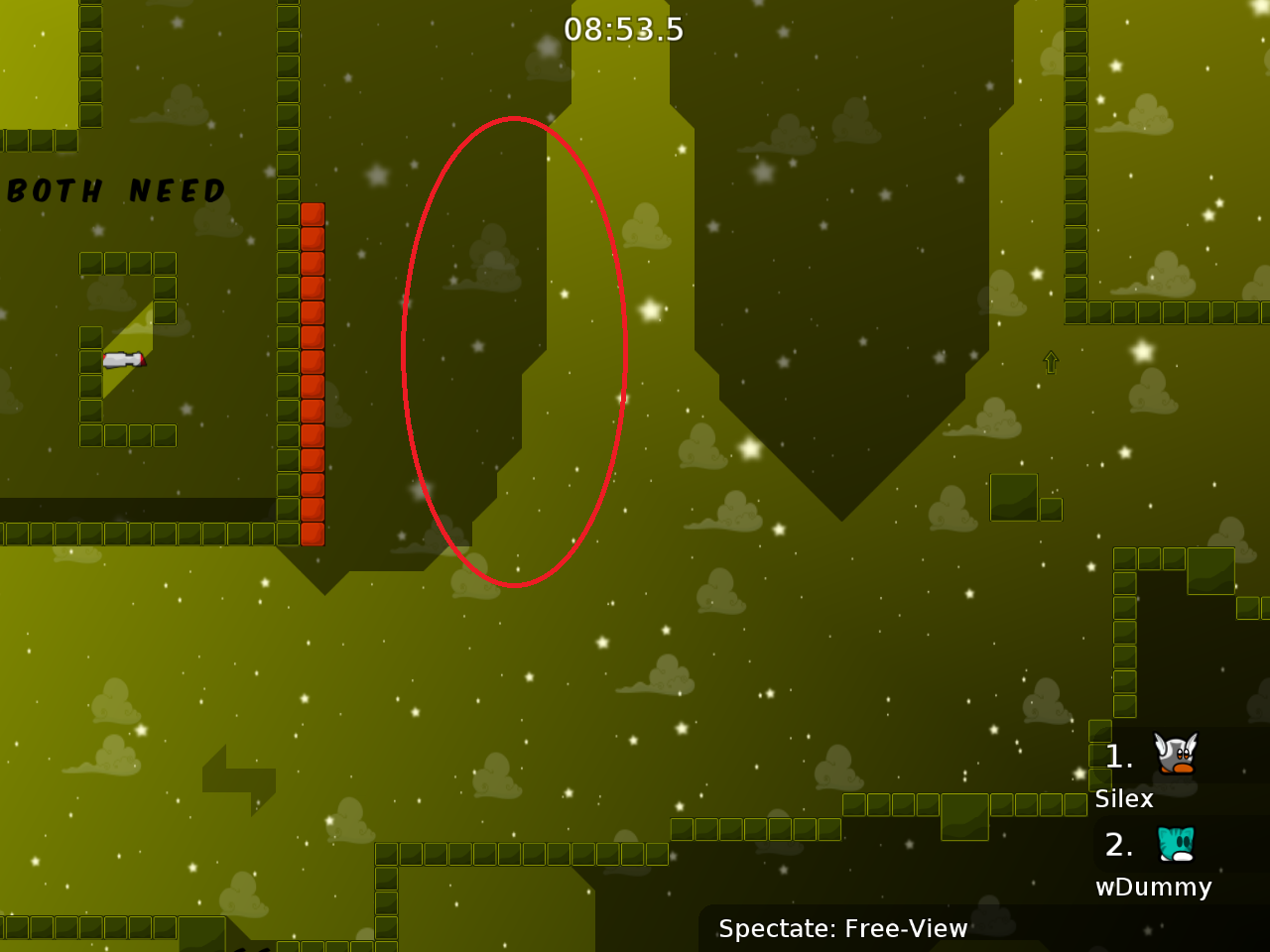Click rank number 1 beside Silex
1270x952 pixels.
[1118, 757]
